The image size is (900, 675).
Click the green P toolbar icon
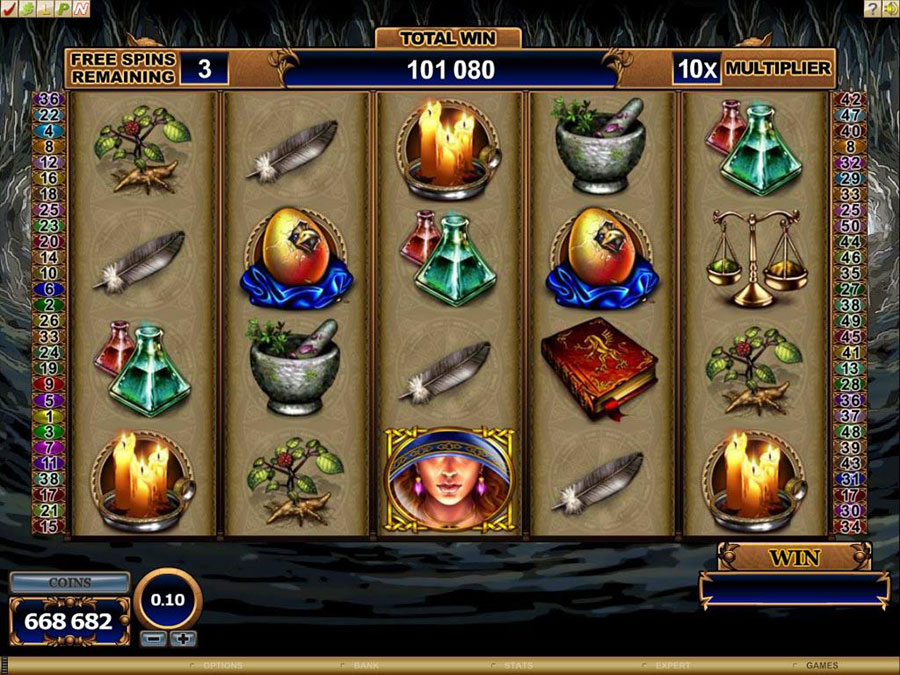(63, 8)
